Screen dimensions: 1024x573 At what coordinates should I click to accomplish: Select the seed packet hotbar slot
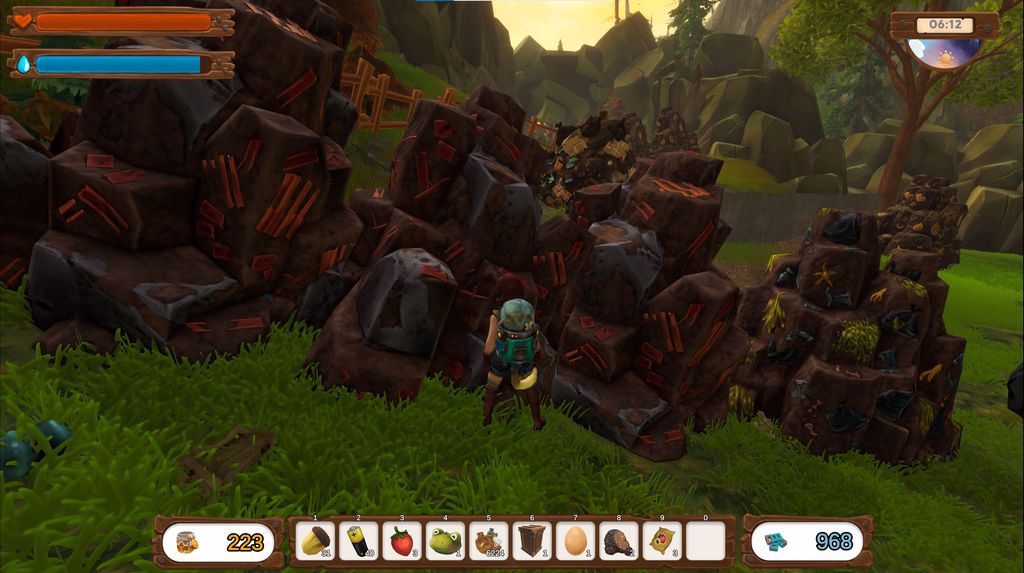coord(662,541)
